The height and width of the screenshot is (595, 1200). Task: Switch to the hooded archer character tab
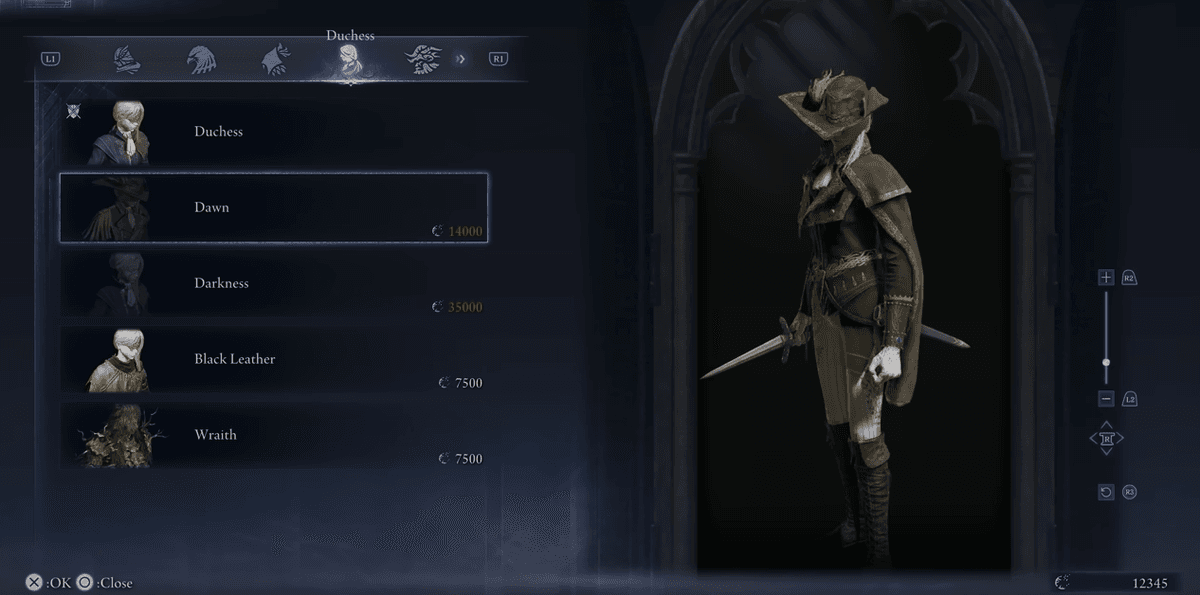coord(274,60)
